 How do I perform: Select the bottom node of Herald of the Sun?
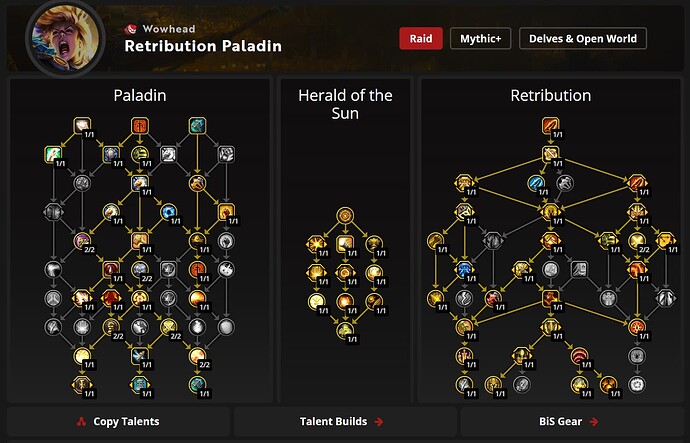click(x=345, y=331)
